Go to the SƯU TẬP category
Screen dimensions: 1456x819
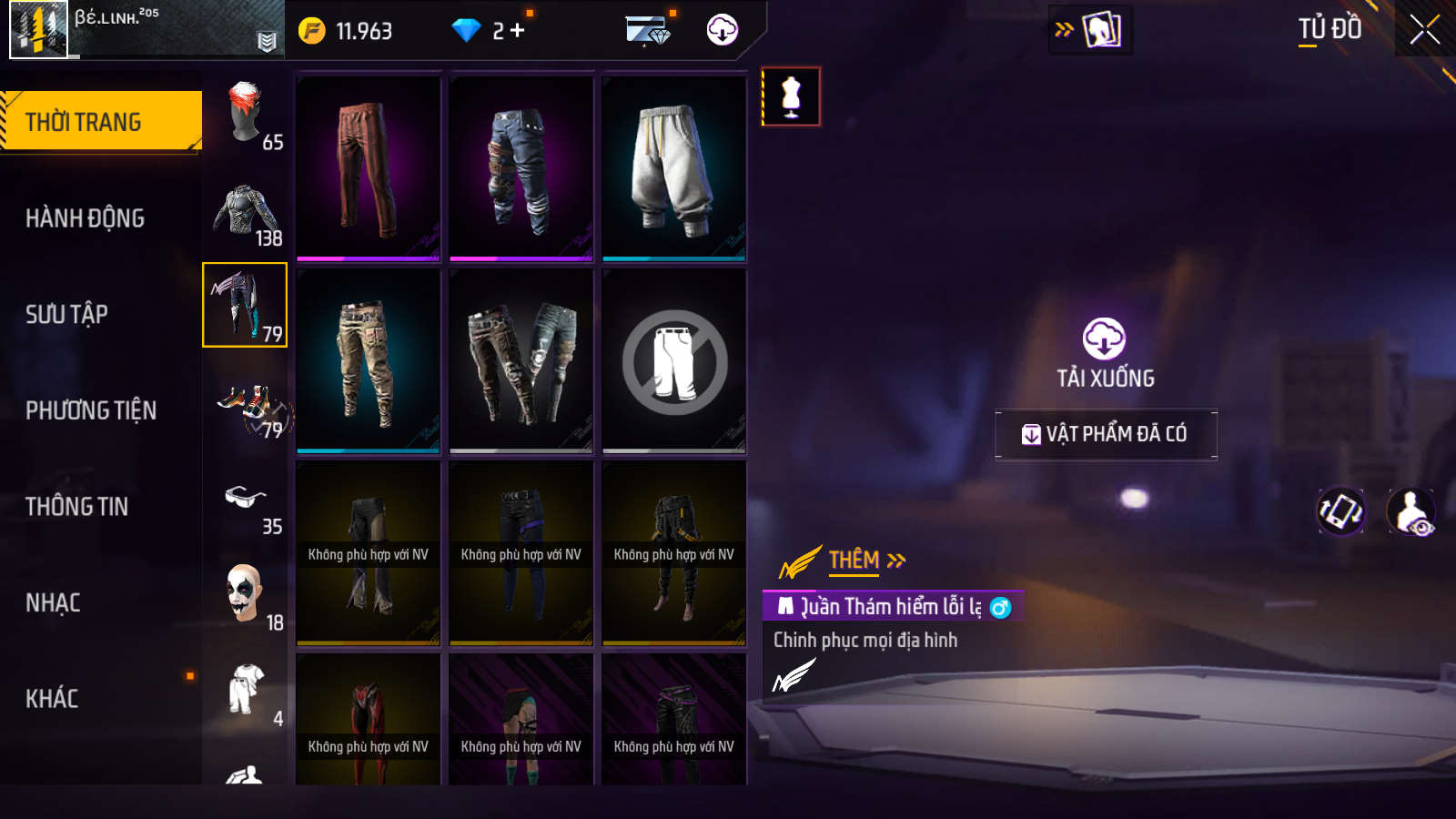coord(66,314)
